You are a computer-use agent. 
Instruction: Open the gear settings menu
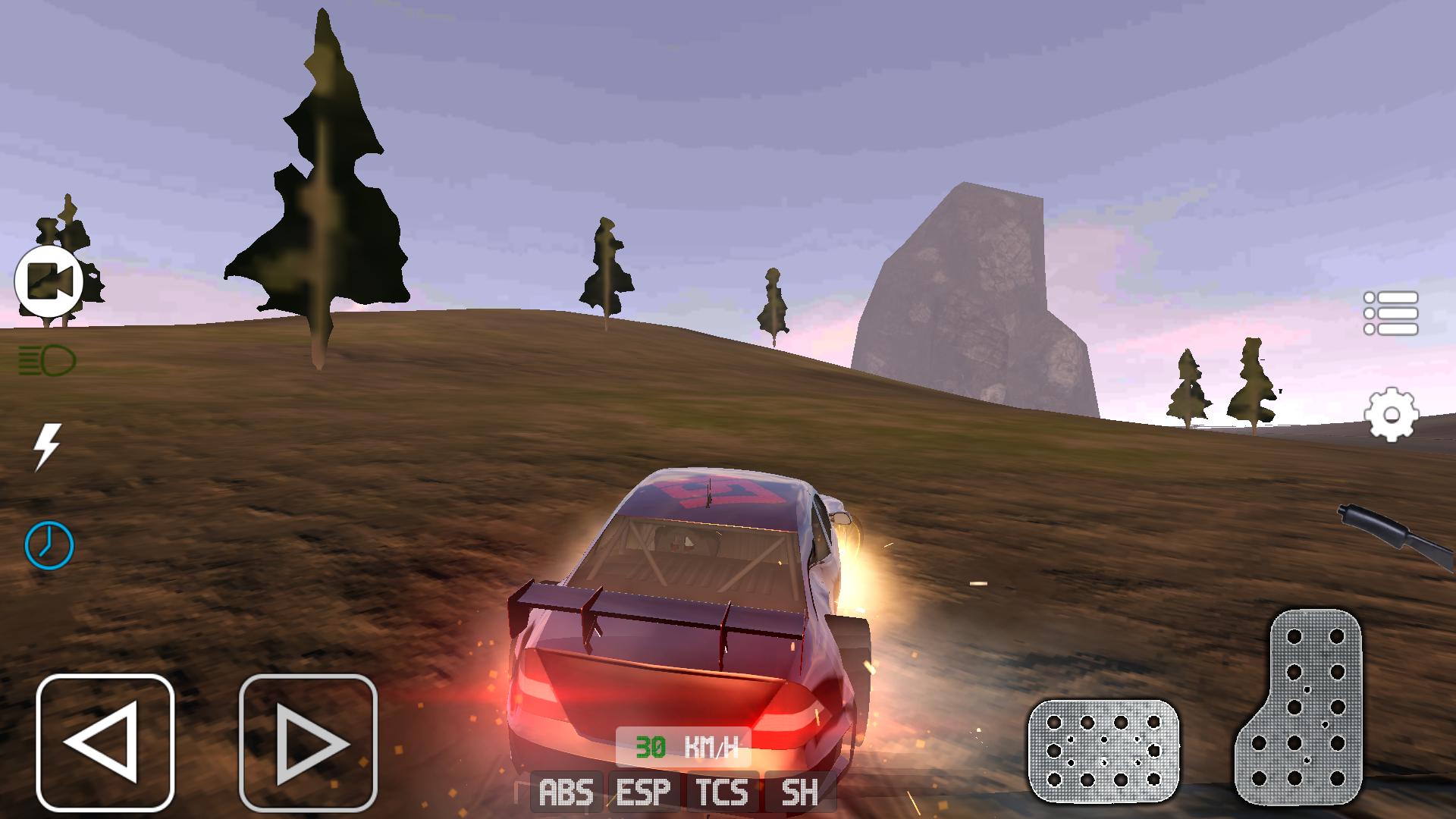[1391, 415]
